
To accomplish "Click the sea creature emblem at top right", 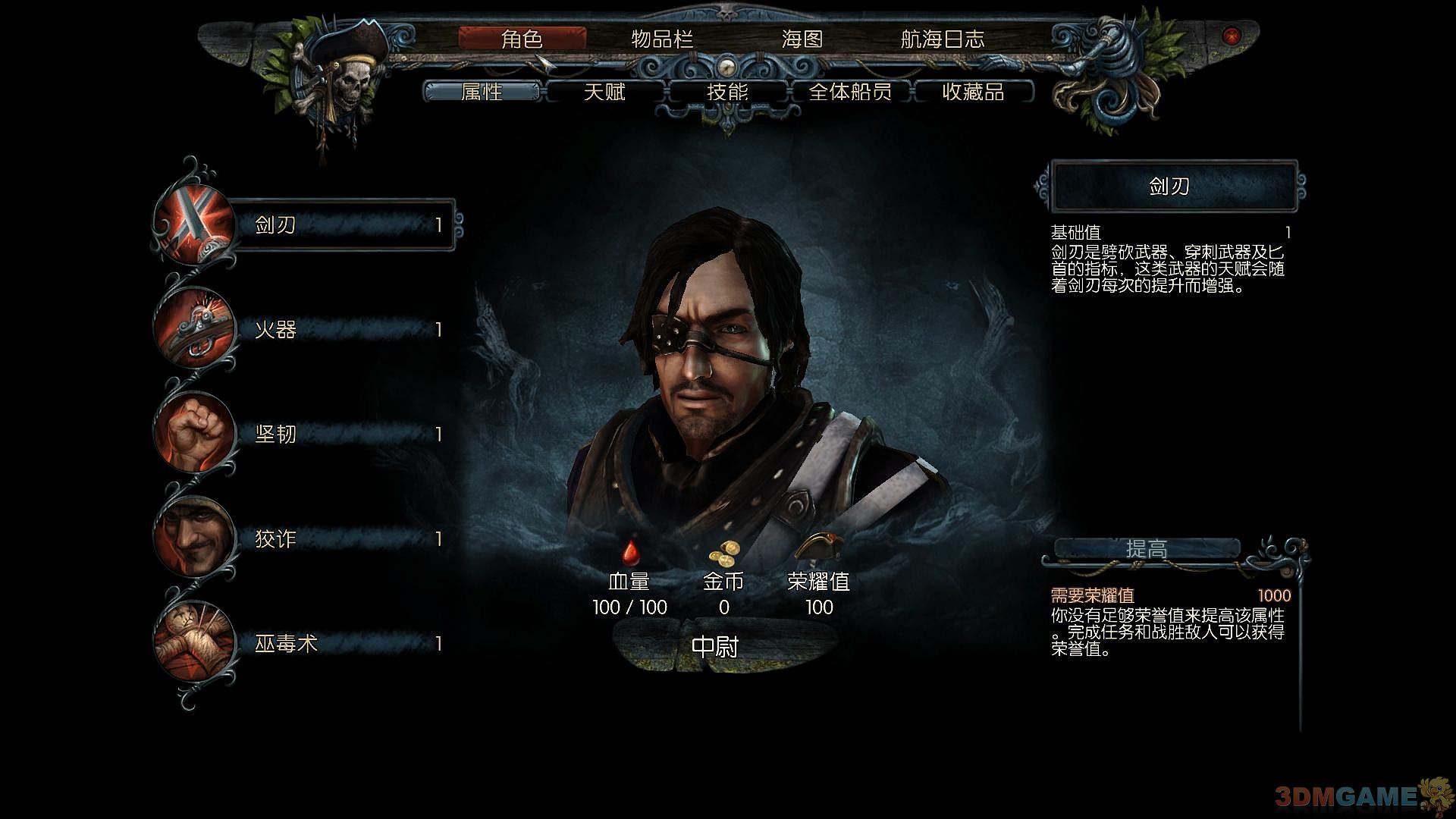I will pos(1107,68).
